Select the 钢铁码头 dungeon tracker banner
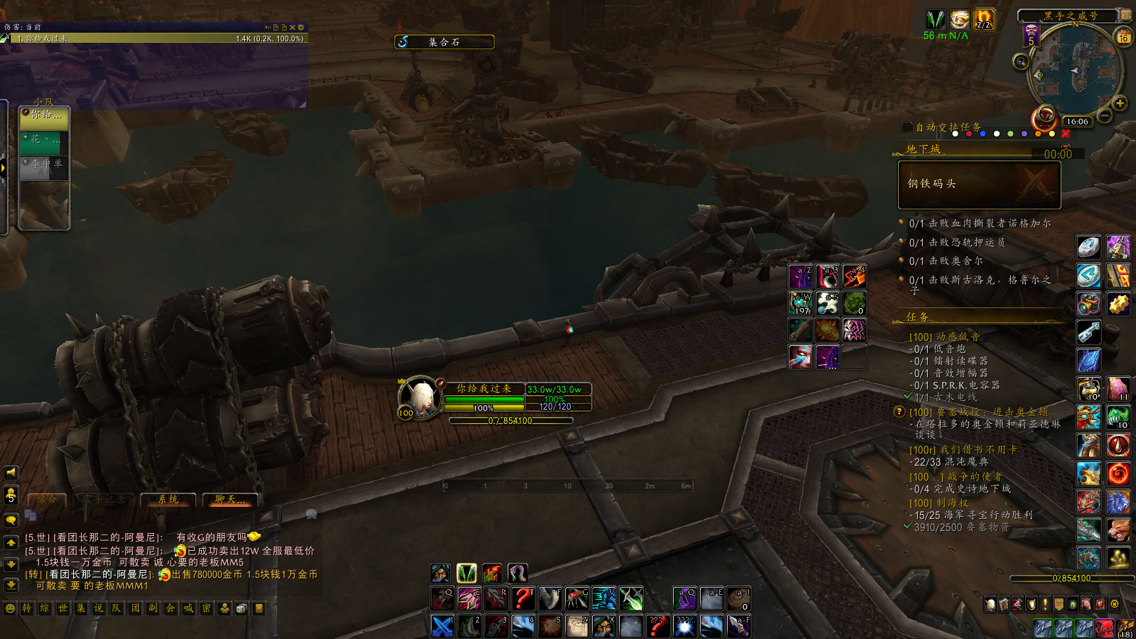 tap(979, 184)
